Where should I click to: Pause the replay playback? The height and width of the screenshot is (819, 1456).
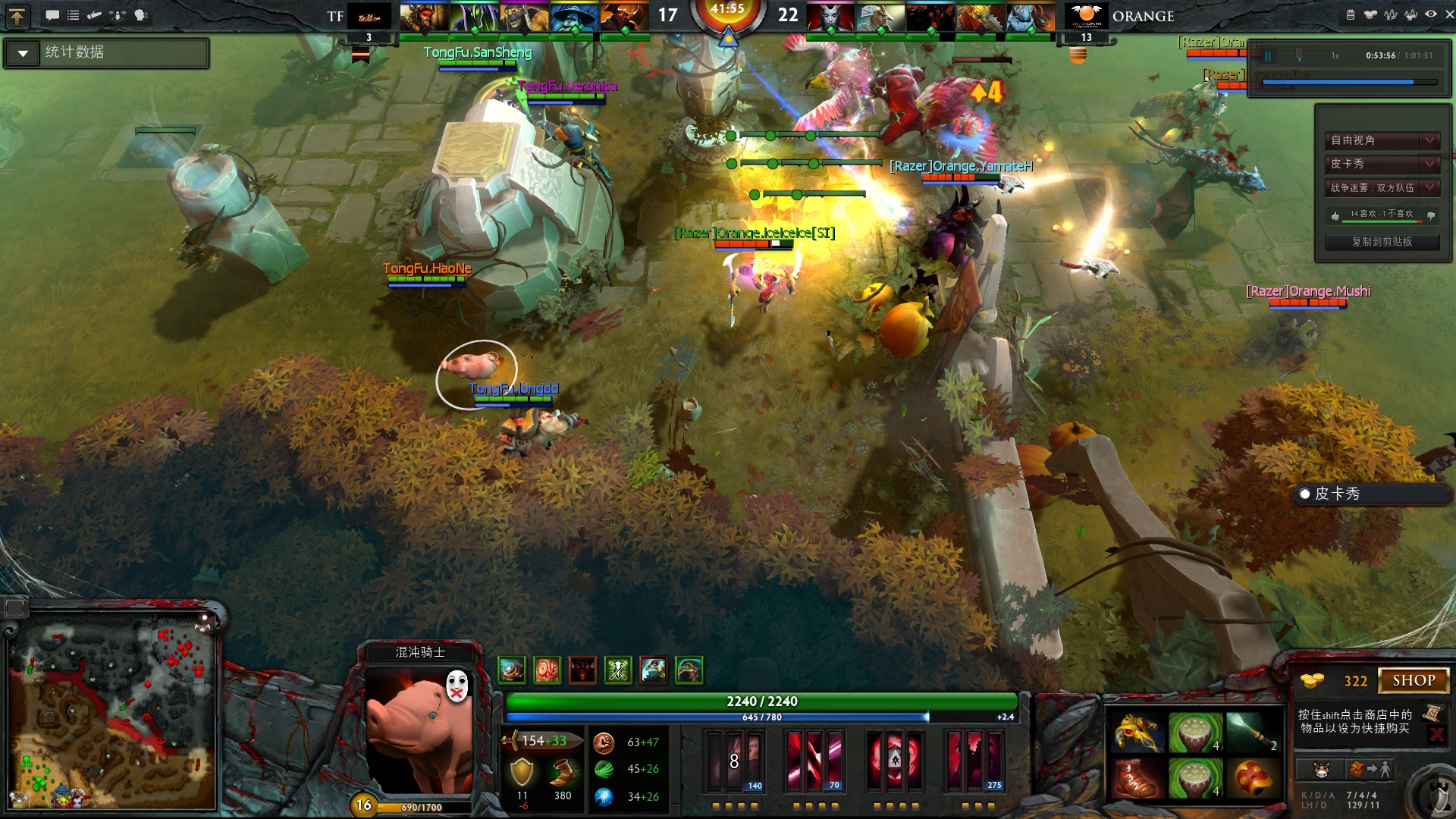point(1267,56)
